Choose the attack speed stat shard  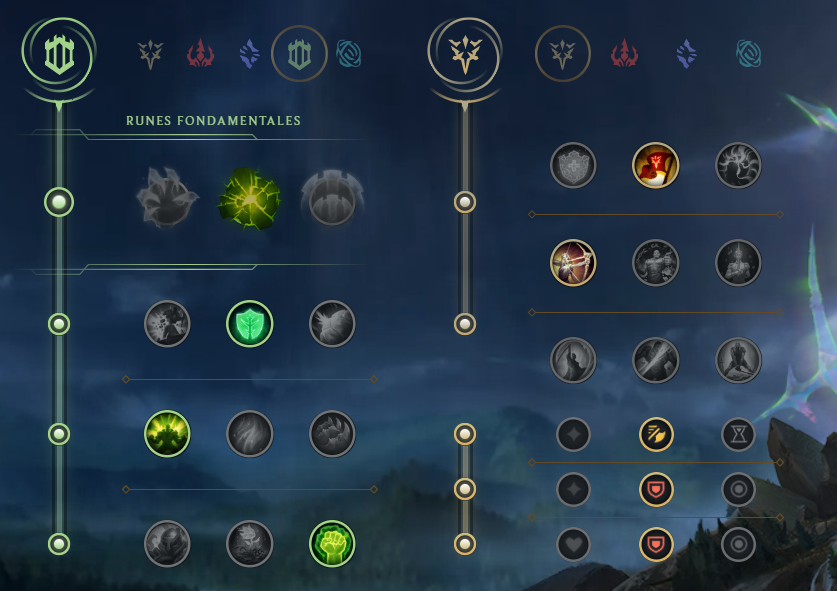click(656, 434)
